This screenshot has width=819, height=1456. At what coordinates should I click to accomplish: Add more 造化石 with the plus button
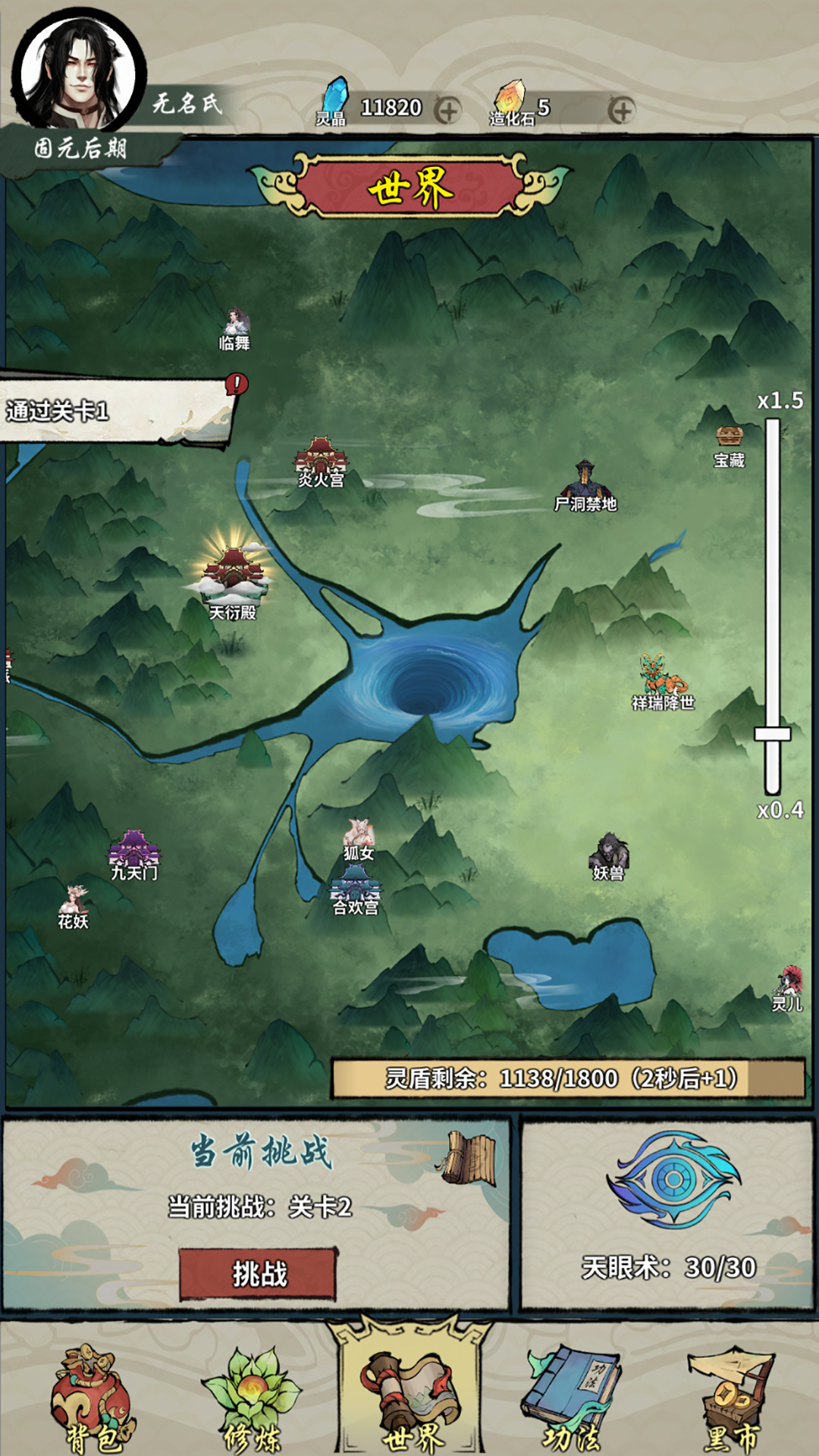coord(621,111)
